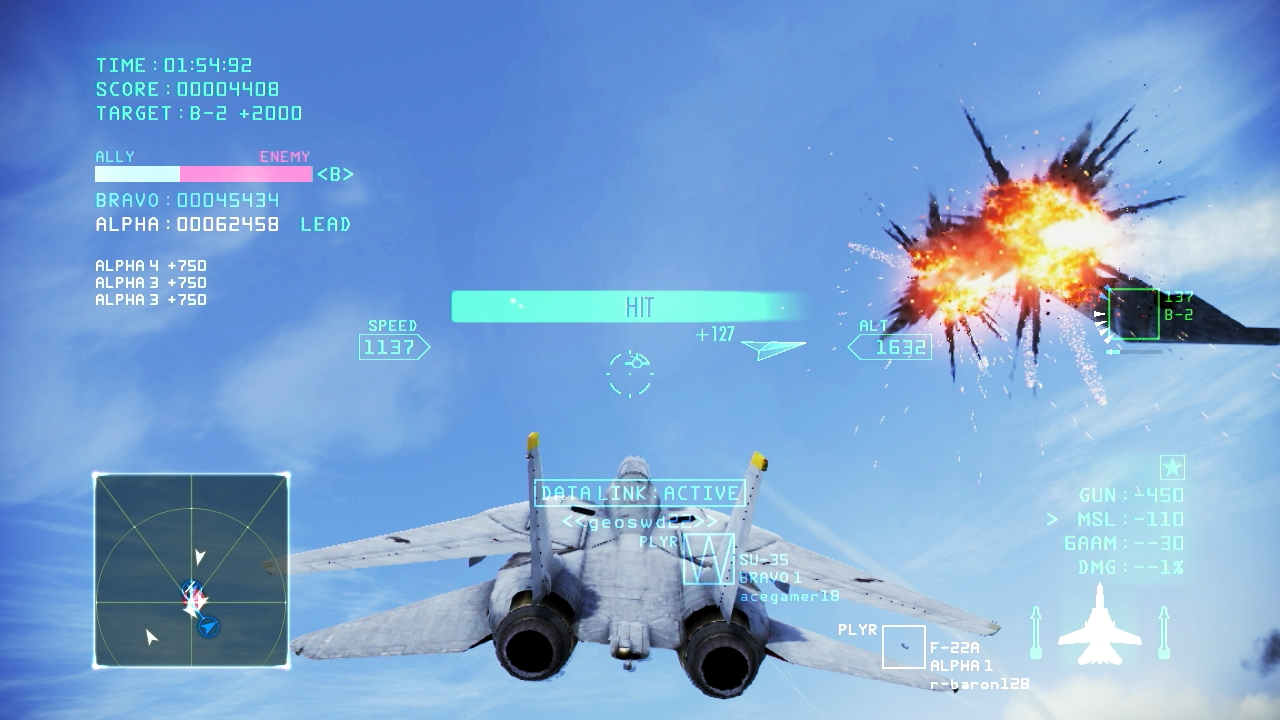Choose the MSL standard missile weapon
Screen dimensions: 1280x720
(1129, 519)
